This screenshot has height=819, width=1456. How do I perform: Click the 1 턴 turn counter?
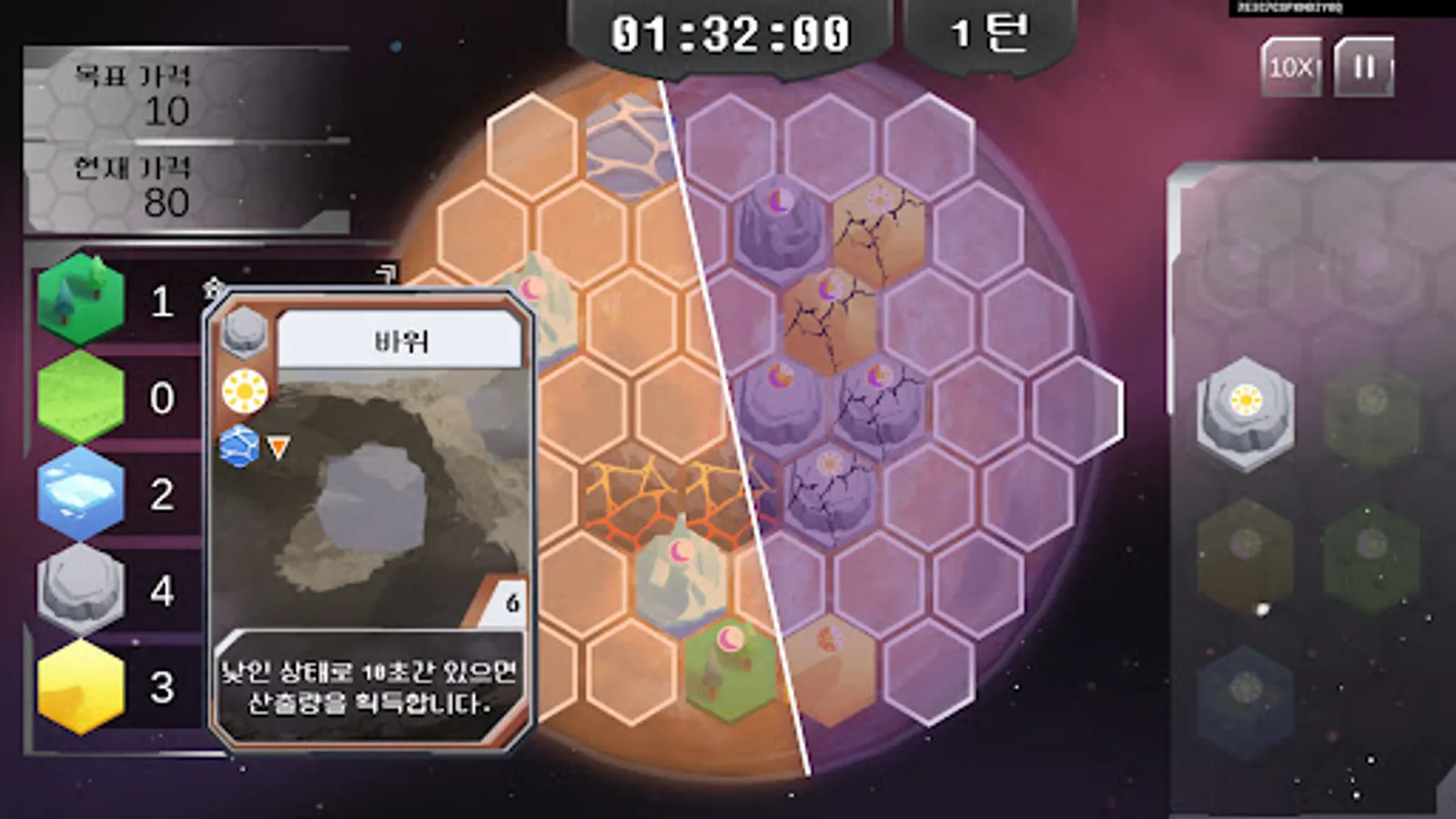[988, 35]
